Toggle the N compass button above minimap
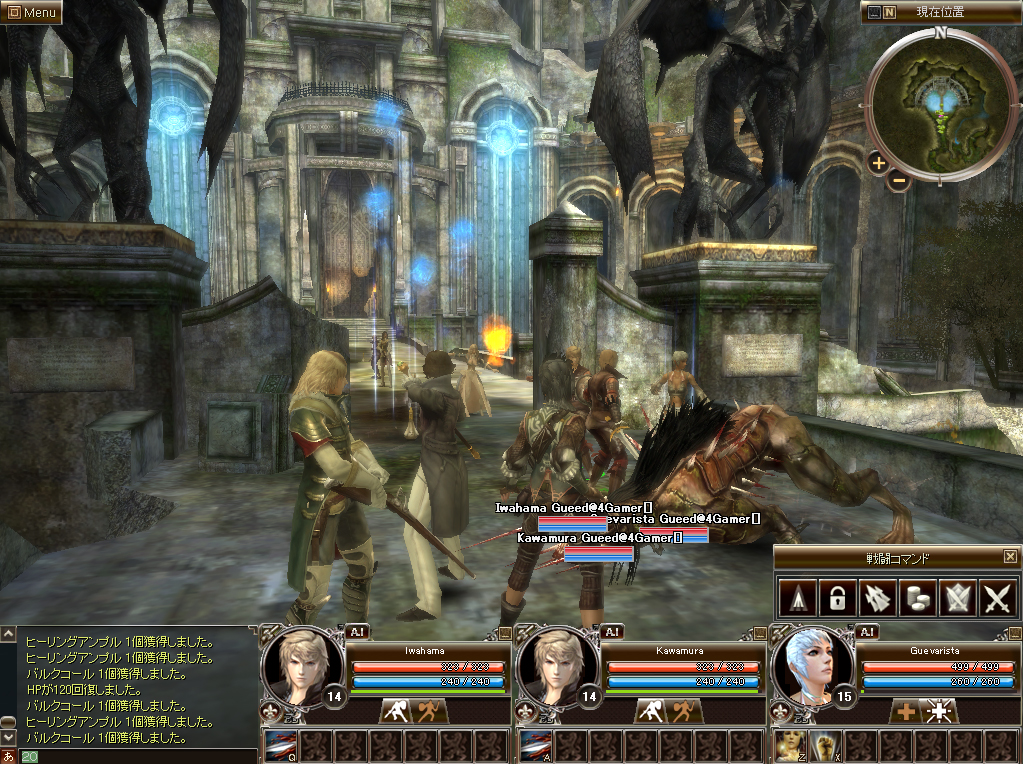Image resolution: width=1023 pixels, height=764 pixels. 890,13
